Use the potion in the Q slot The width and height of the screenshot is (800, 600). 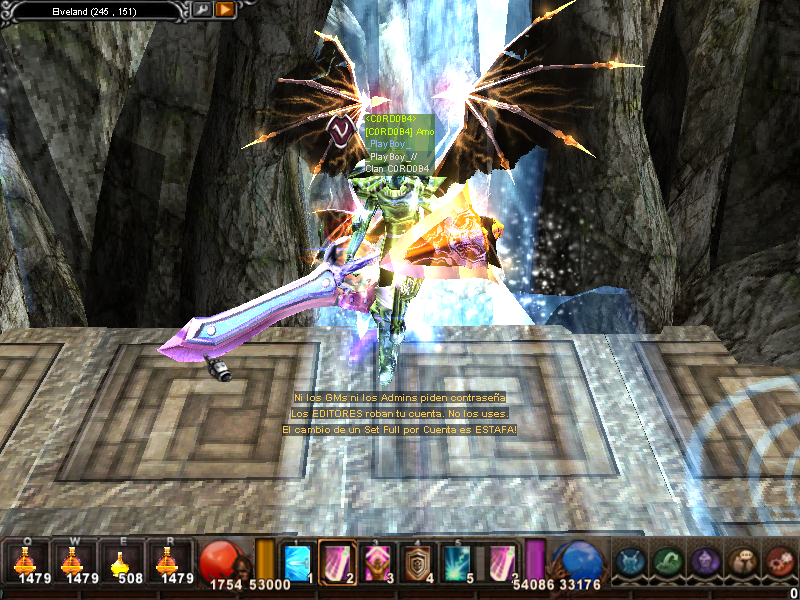coord(25,561)
